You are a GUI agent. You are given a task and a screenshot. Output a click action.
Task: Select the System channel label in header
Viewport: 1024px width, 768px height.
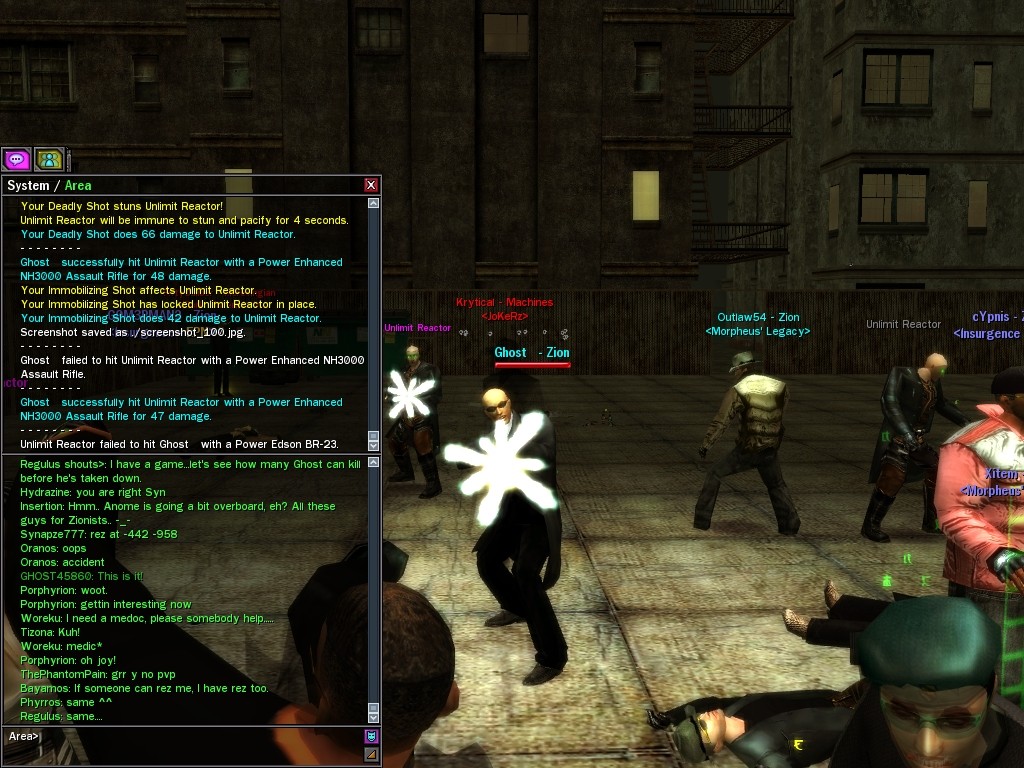click(28, 185)
